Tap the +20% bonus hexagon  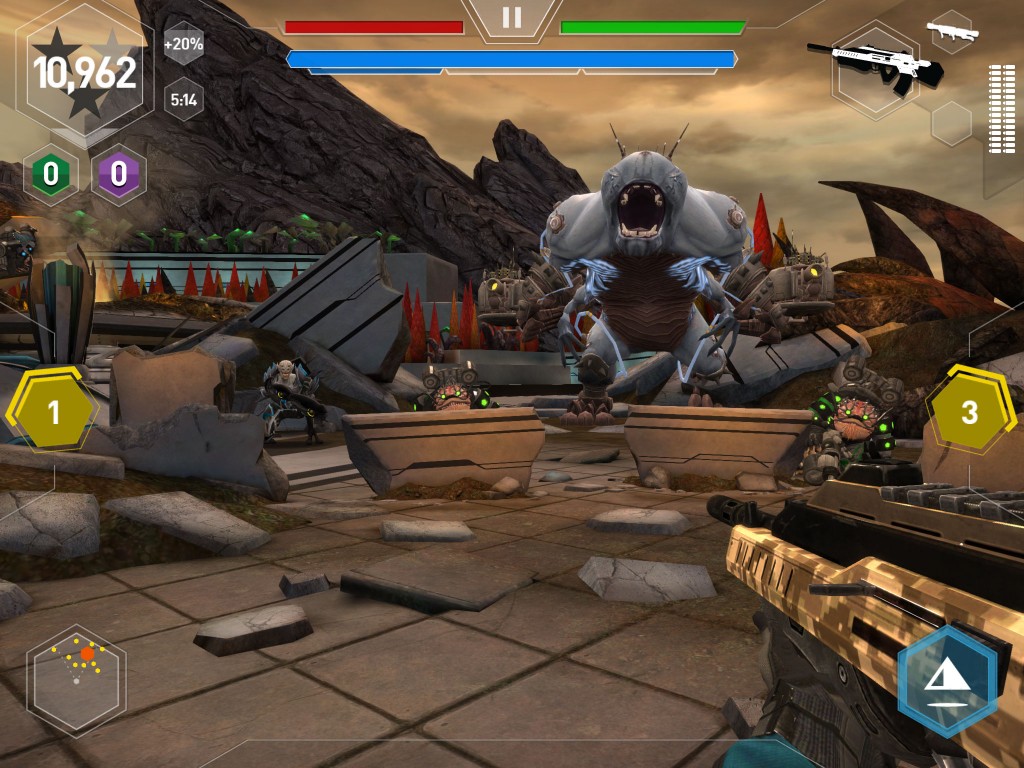[x=183, y=44]
